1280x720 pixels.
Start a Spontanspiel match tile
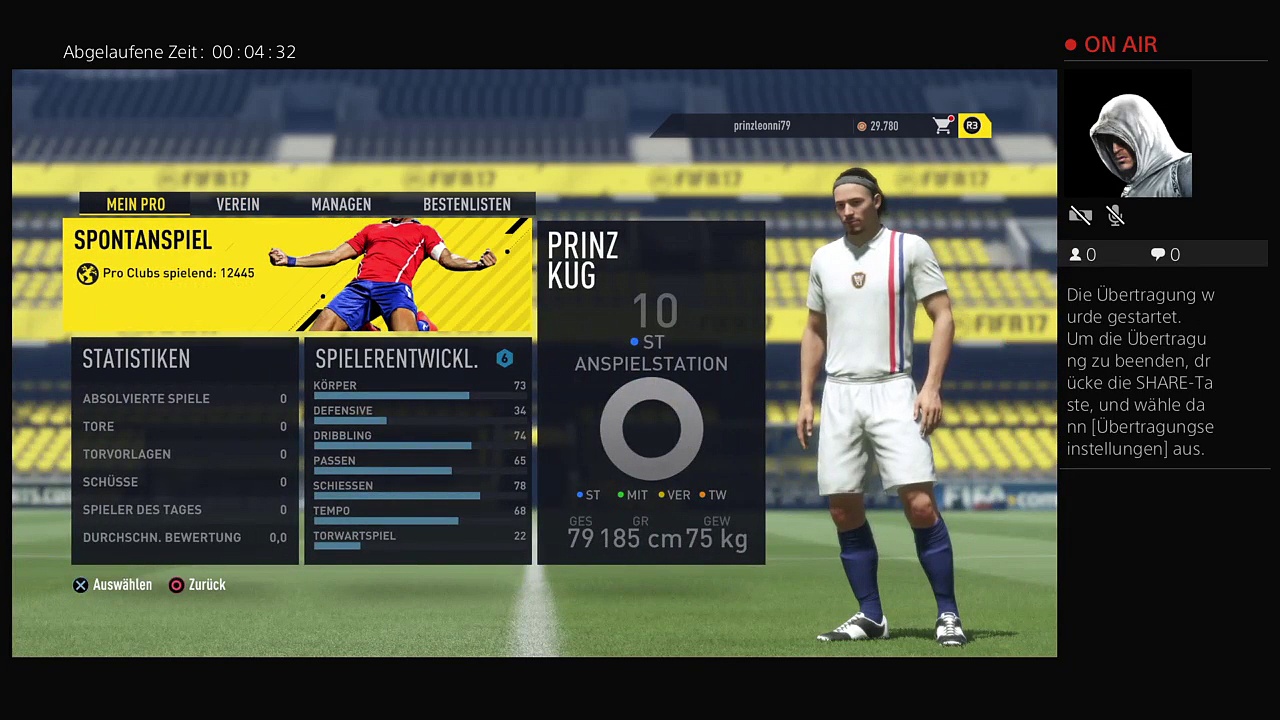pos(299,275)
